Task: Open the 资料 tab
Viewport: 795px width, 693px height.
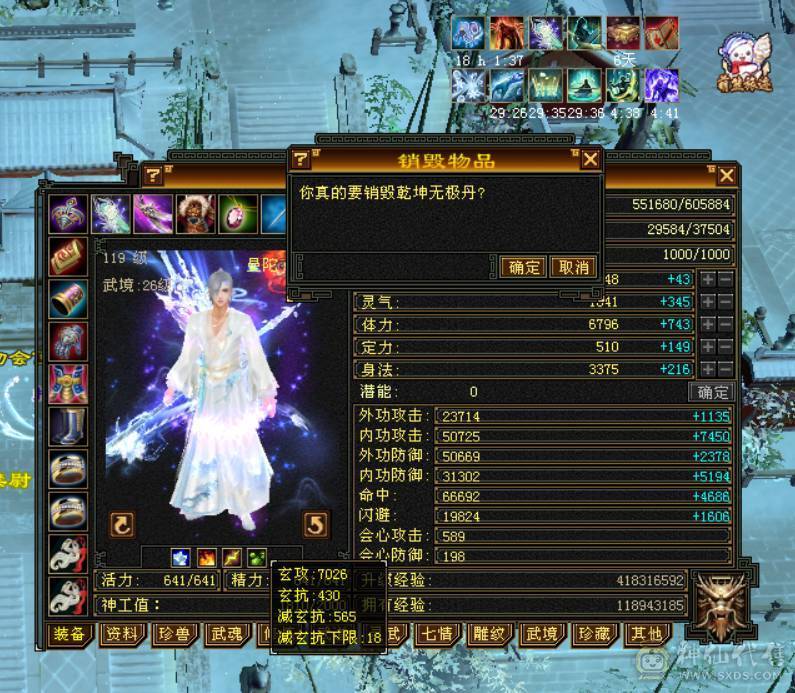Action: (122, 634)
